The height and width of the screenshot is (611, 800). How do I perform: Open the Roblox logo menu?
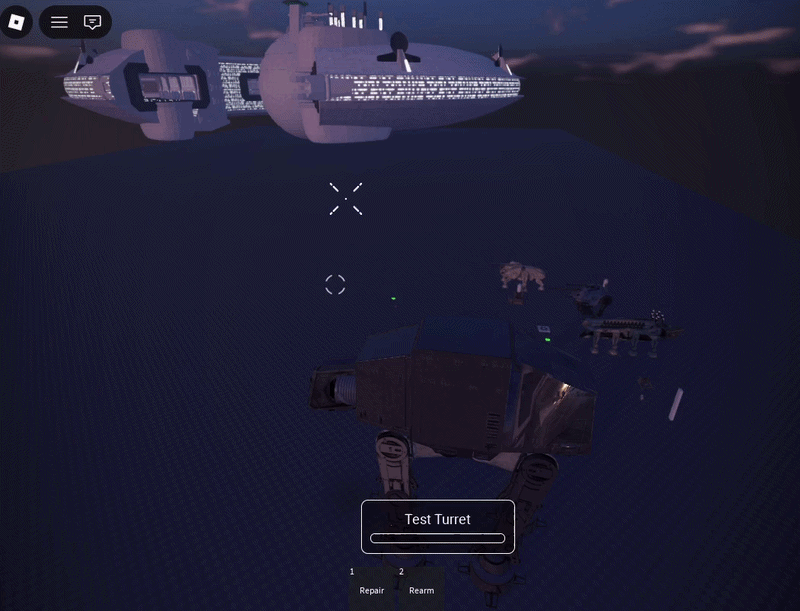(16, 22)
